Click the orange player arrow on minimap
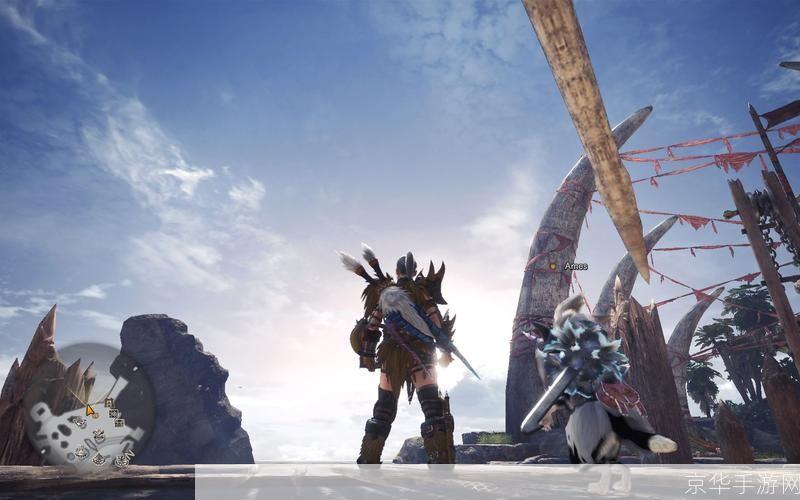 tap(90, 409)
